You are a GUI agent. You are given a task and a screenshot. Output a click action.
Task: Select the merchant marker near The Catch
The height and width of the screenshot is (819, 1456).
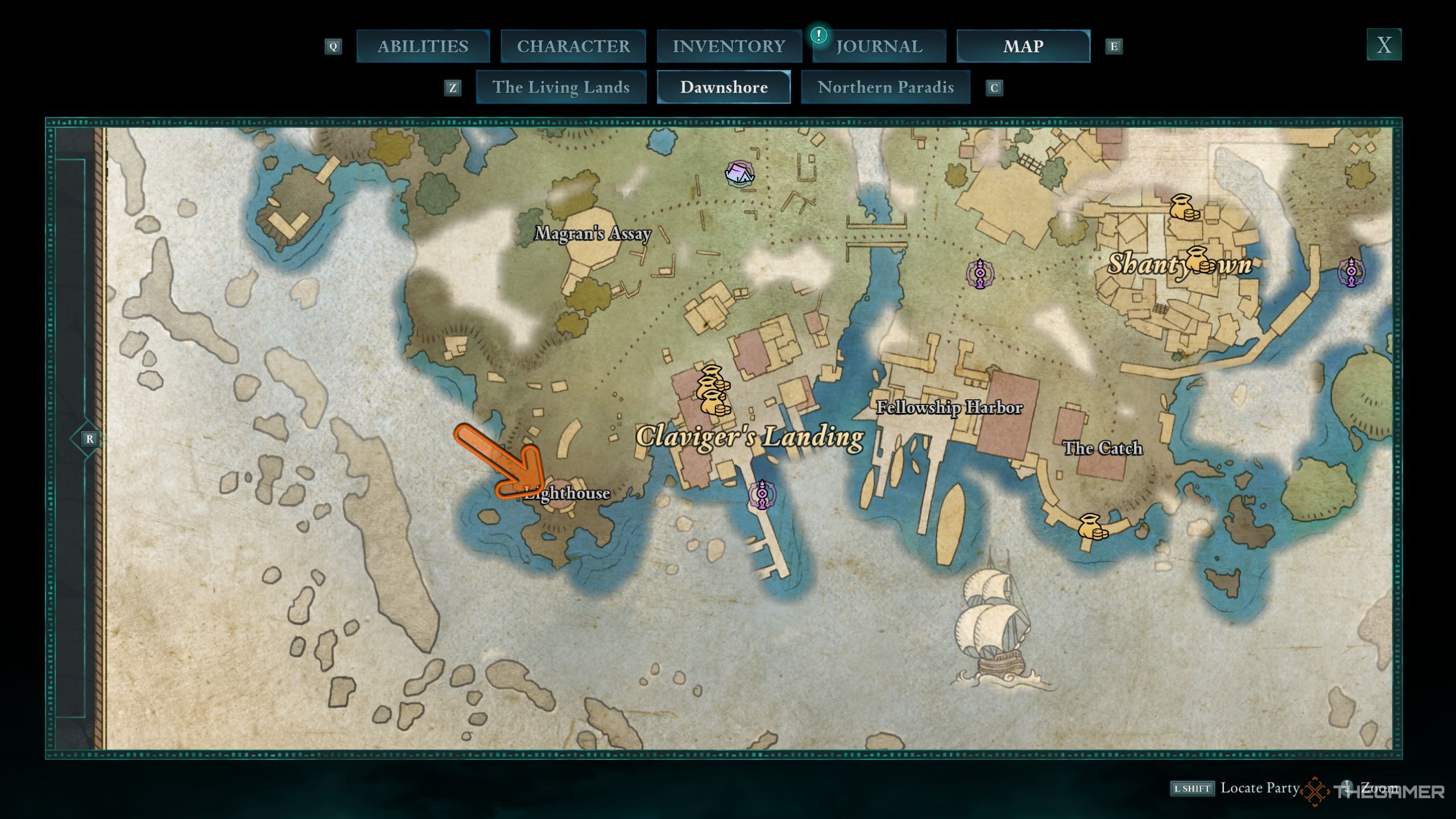1091,527
